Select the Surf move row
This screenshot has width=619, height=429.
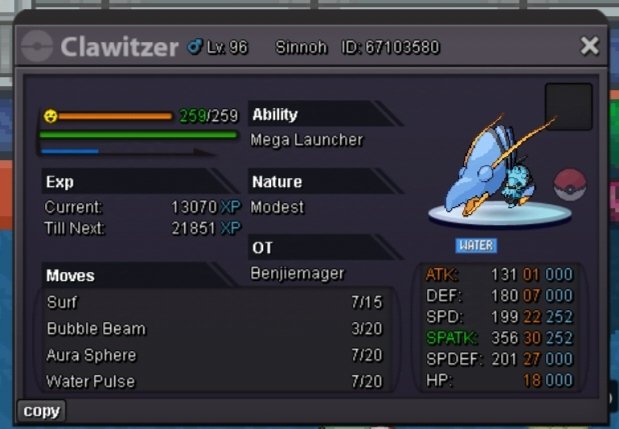pos(215,302)
